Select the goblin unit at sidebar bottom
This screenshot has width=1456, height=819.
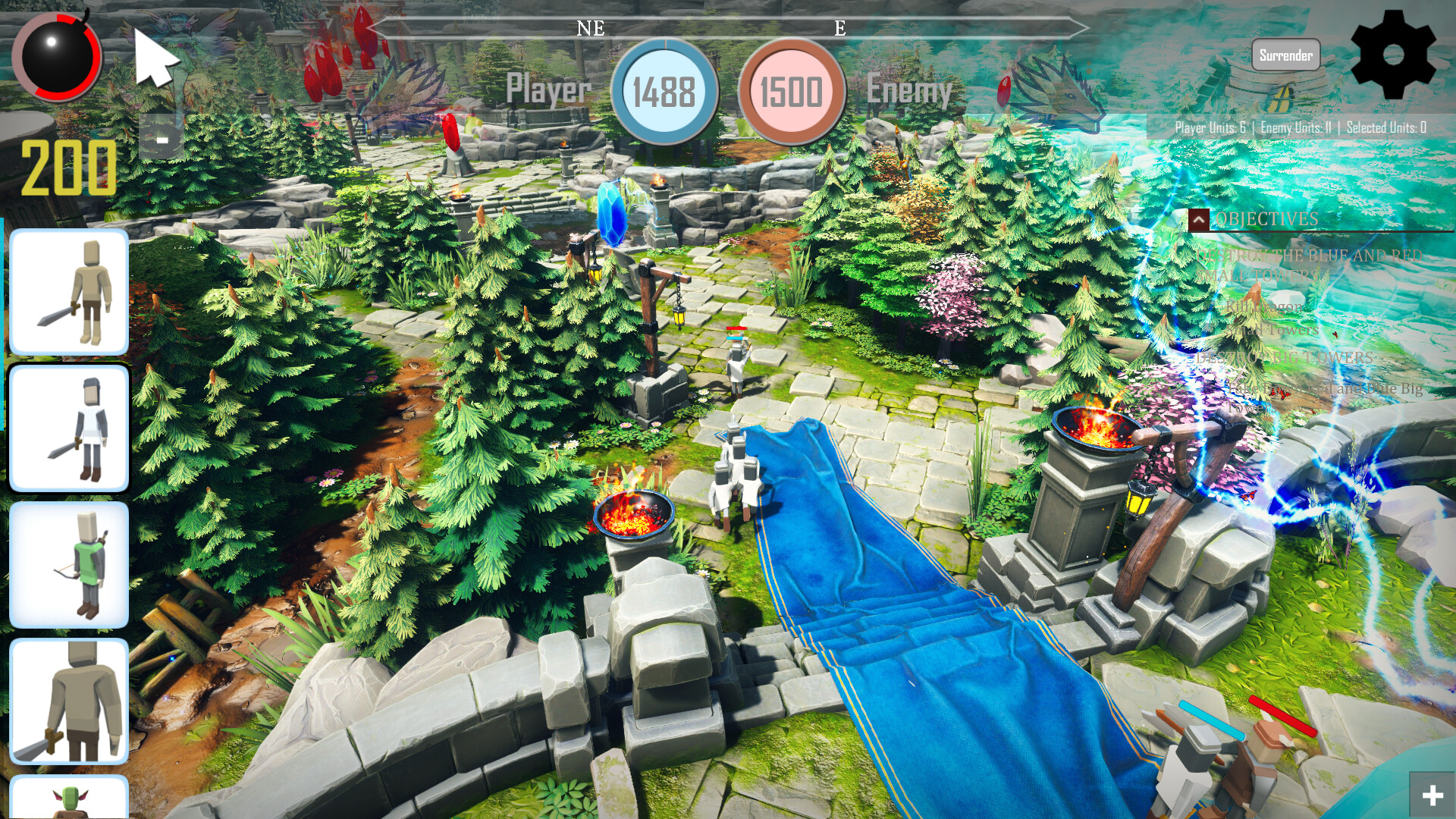tap(69, 800)
